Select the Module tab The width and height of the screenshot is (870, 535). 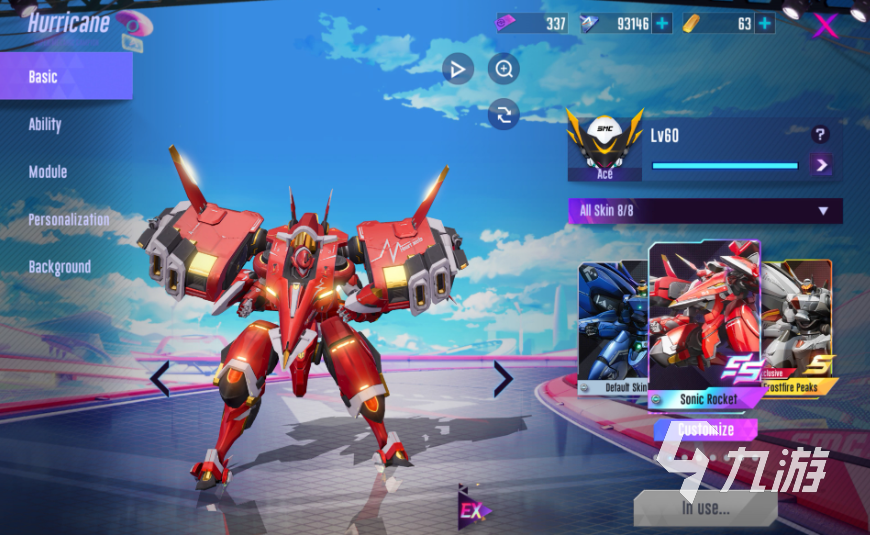(48, 172)
